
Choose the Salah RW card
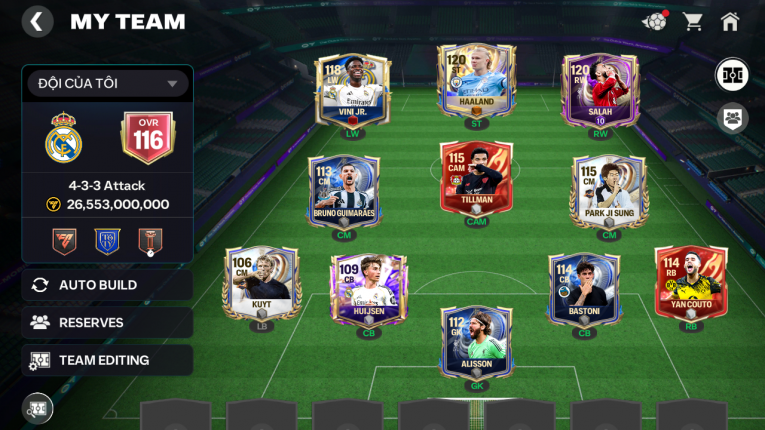click(x=599, y=90)
